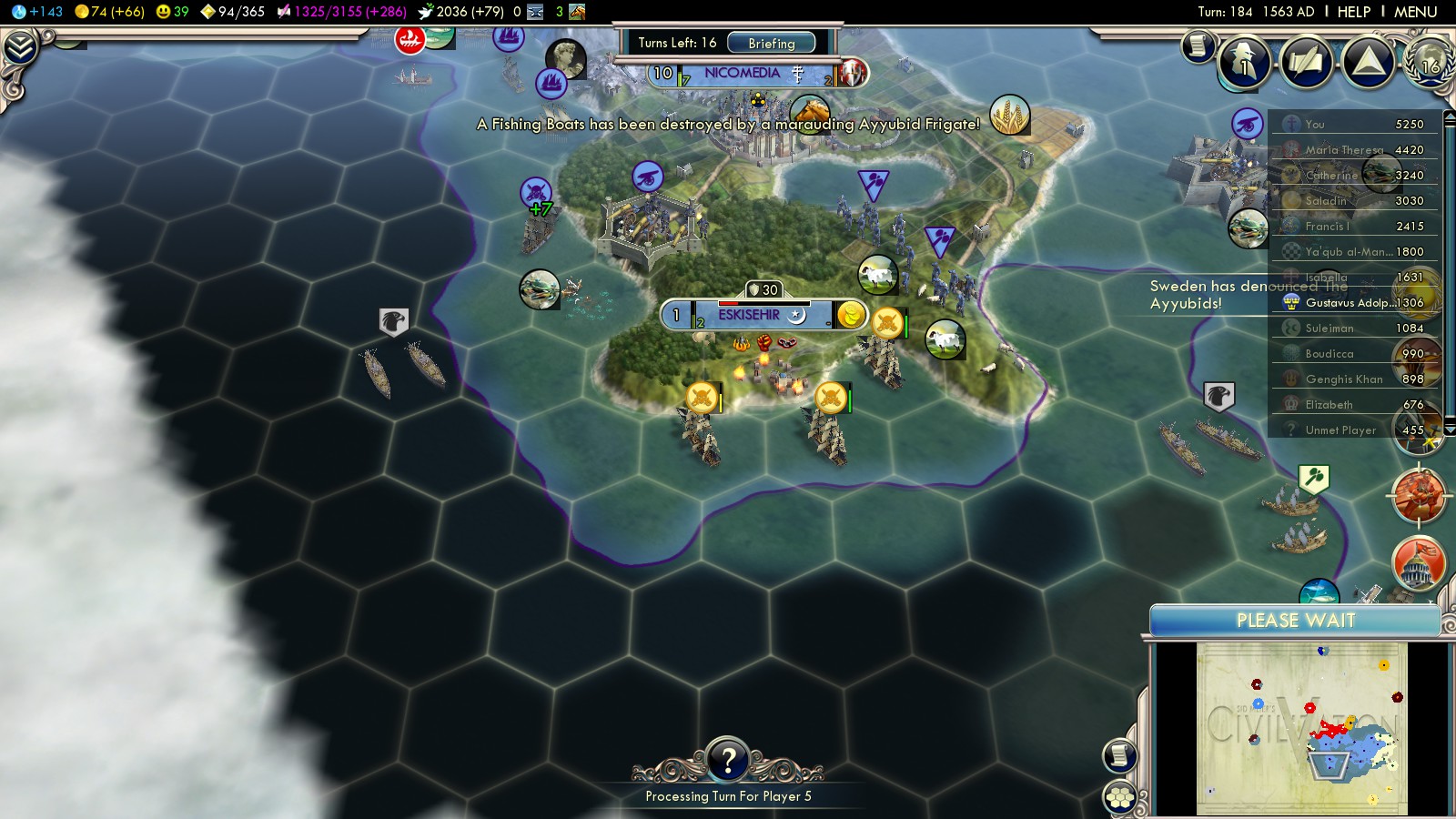Open the notification log scroll at top right
1456x819 pixels.
[1198, 45]
